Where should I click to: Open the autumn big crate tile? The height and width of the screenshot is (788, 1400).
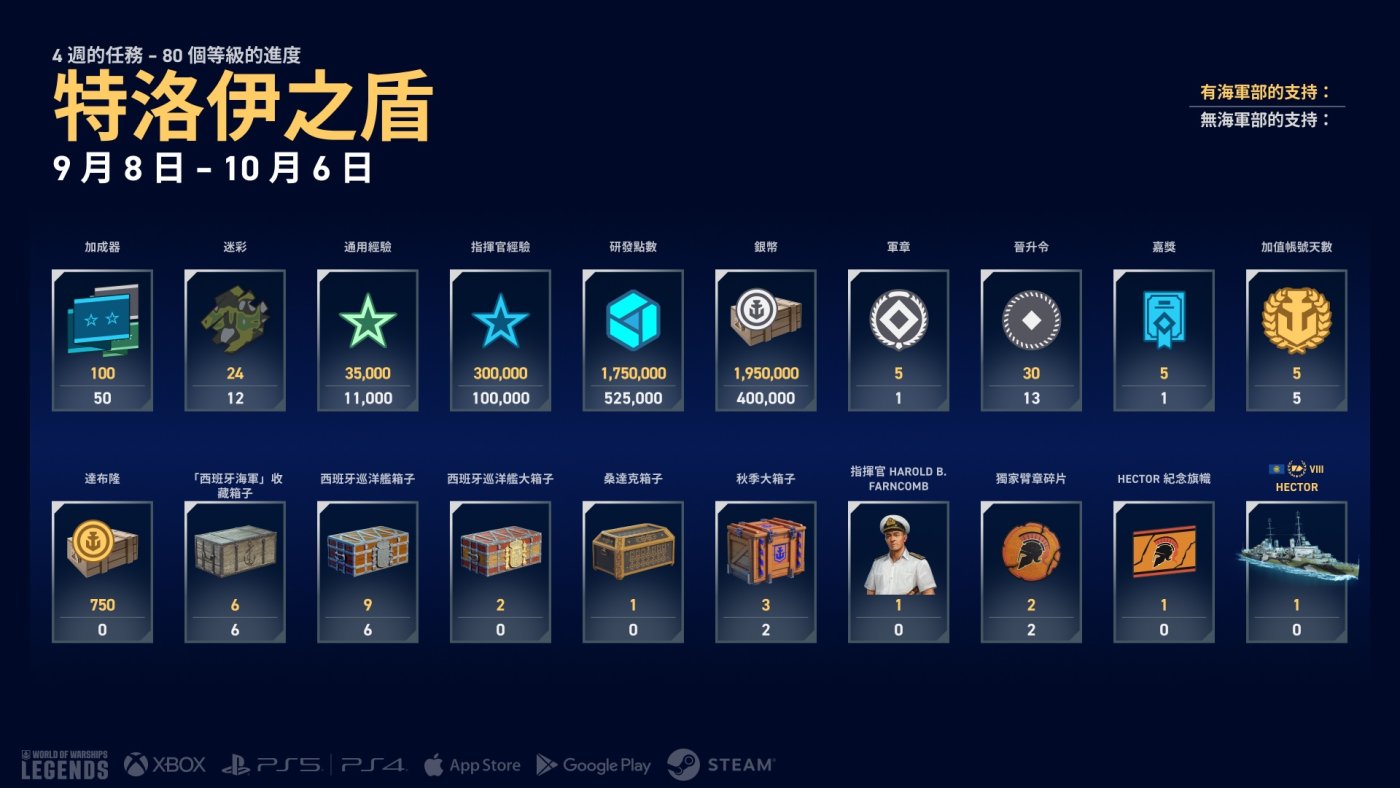pyautogui.click(x=765, y=572)
